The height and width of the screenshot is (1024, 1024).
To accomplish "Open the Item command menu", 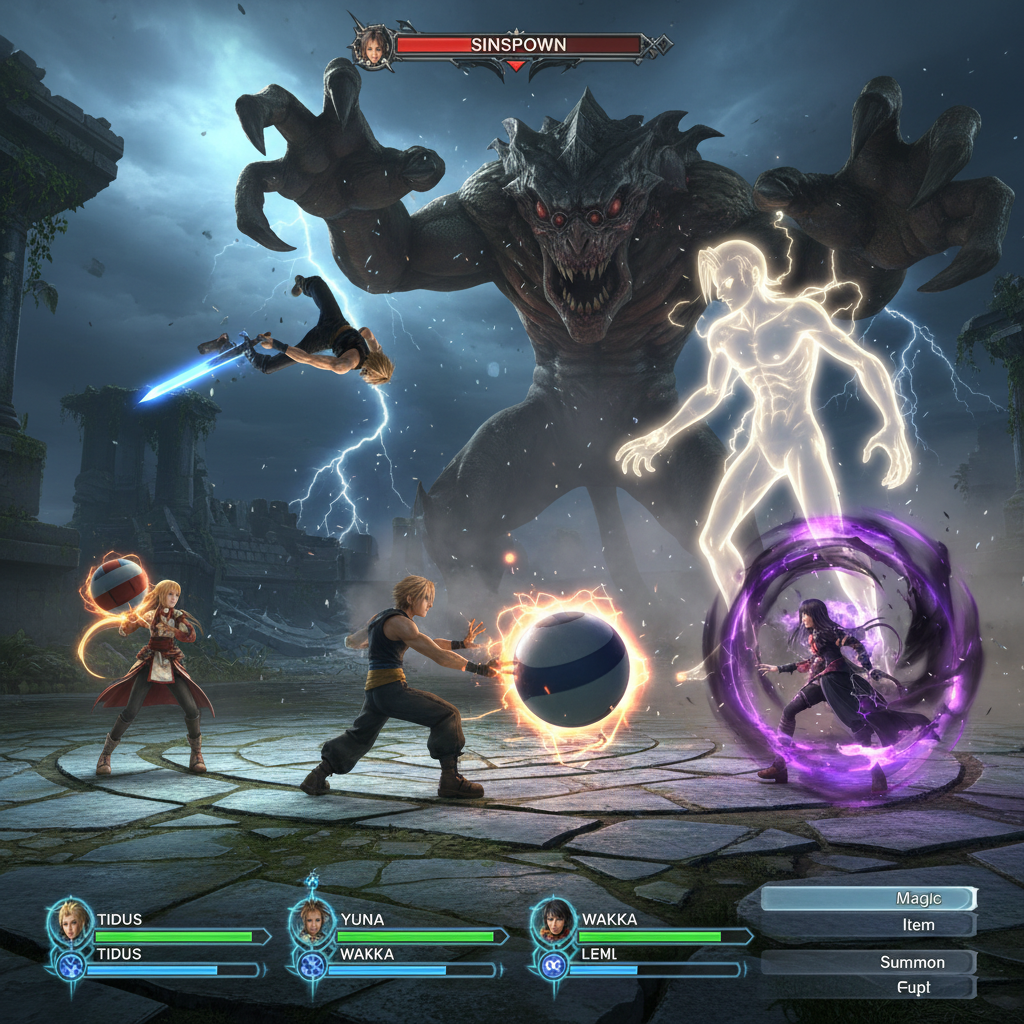I will tap(868, 925).
